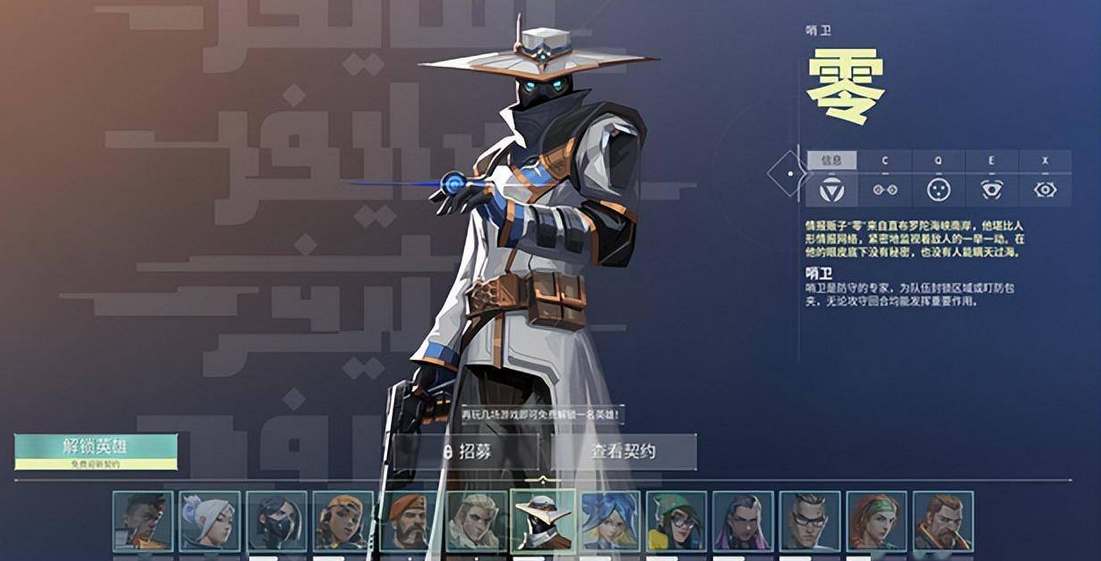The height and width of the screenshot is (561, 1101).
Task: Choose the masked Viper portrait
Action: click(276, 520)
